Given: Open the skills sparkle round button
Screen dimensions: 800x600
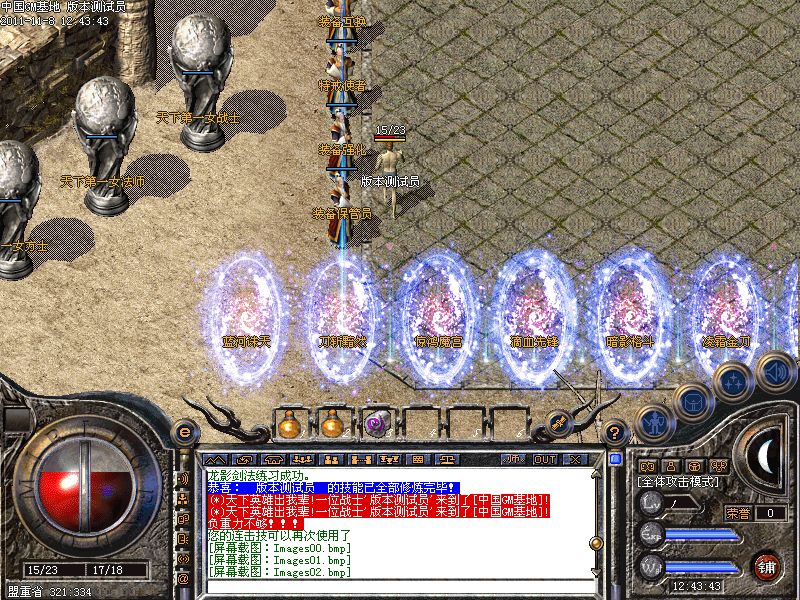Looking at the screenshot, I should click(734, 380).
